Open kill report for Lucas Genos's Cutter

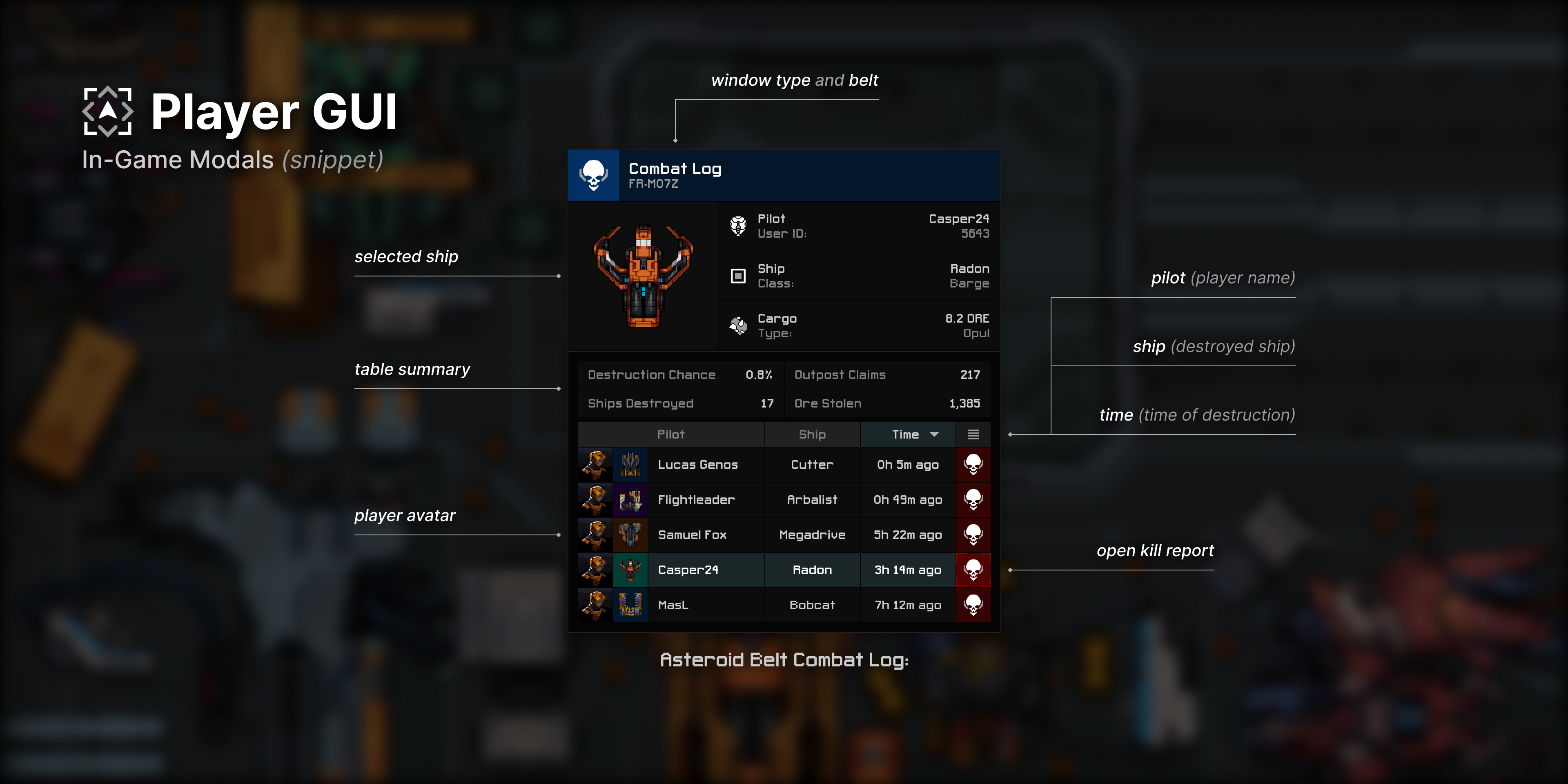coord(973,464)
